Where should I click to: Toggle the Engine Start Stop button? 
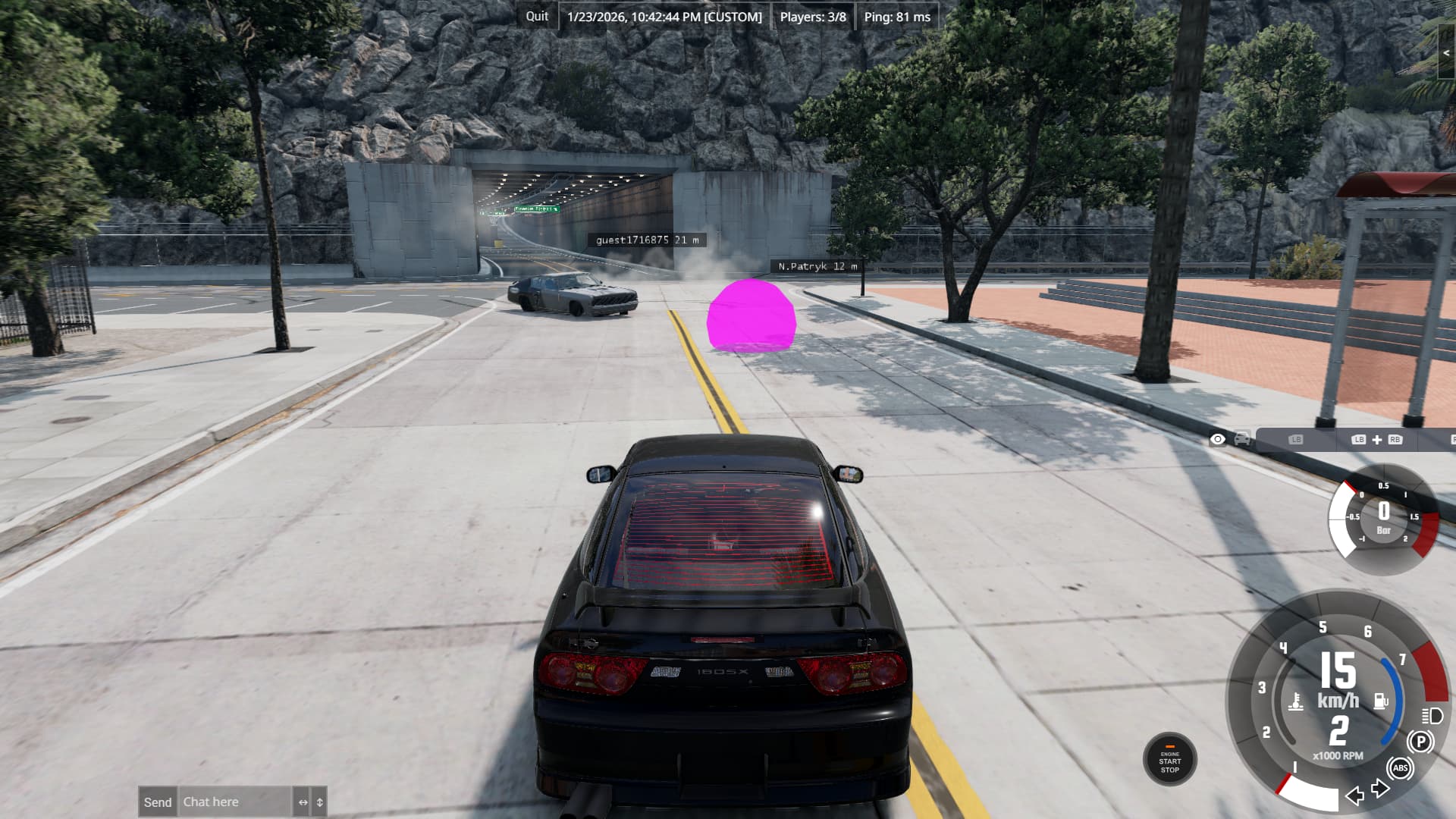tap(1169, 761)
